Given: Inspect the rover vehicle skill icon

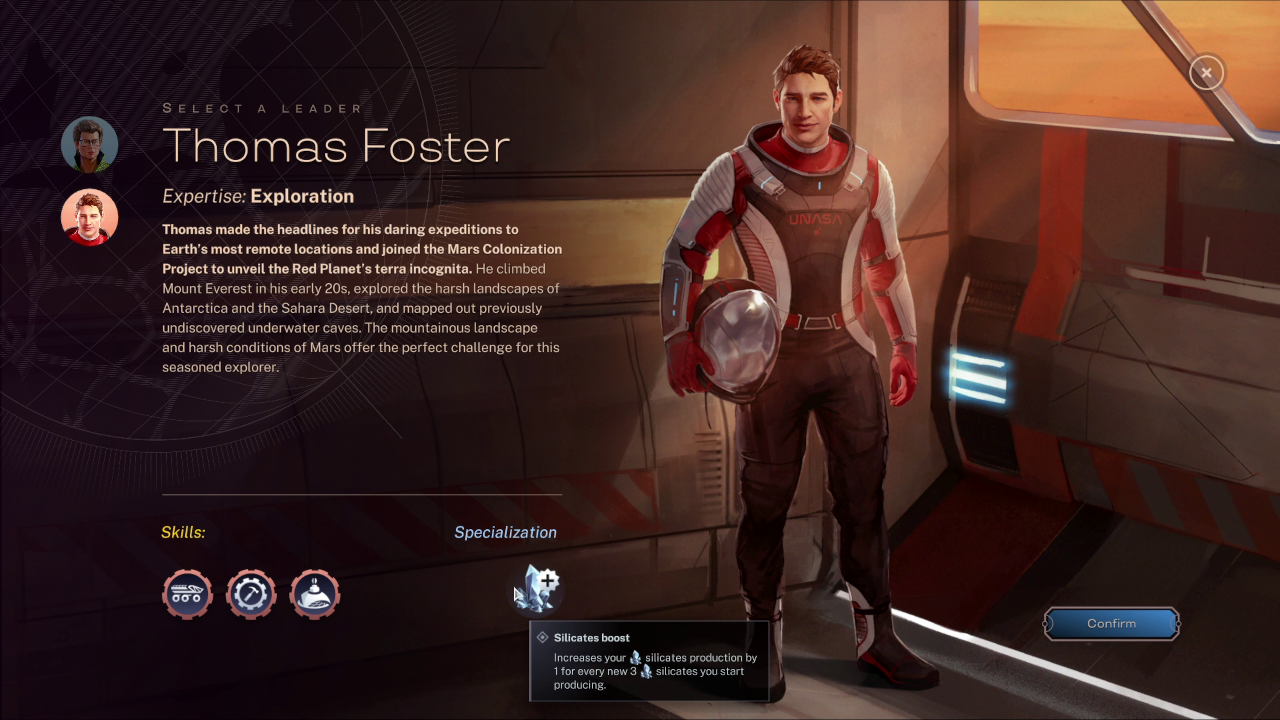Looking at the screenshot, I should point(188,594).
